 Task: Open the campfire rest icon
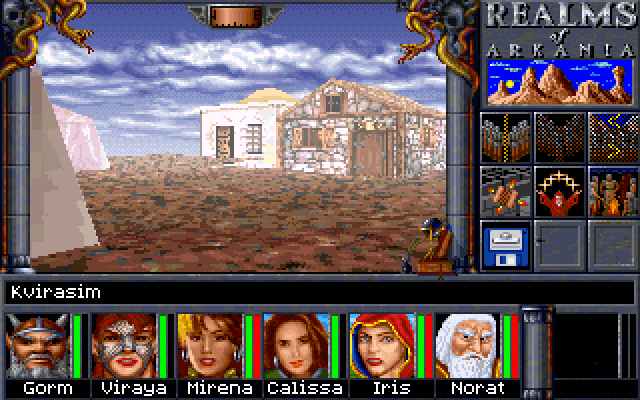[x=612, y=191]
